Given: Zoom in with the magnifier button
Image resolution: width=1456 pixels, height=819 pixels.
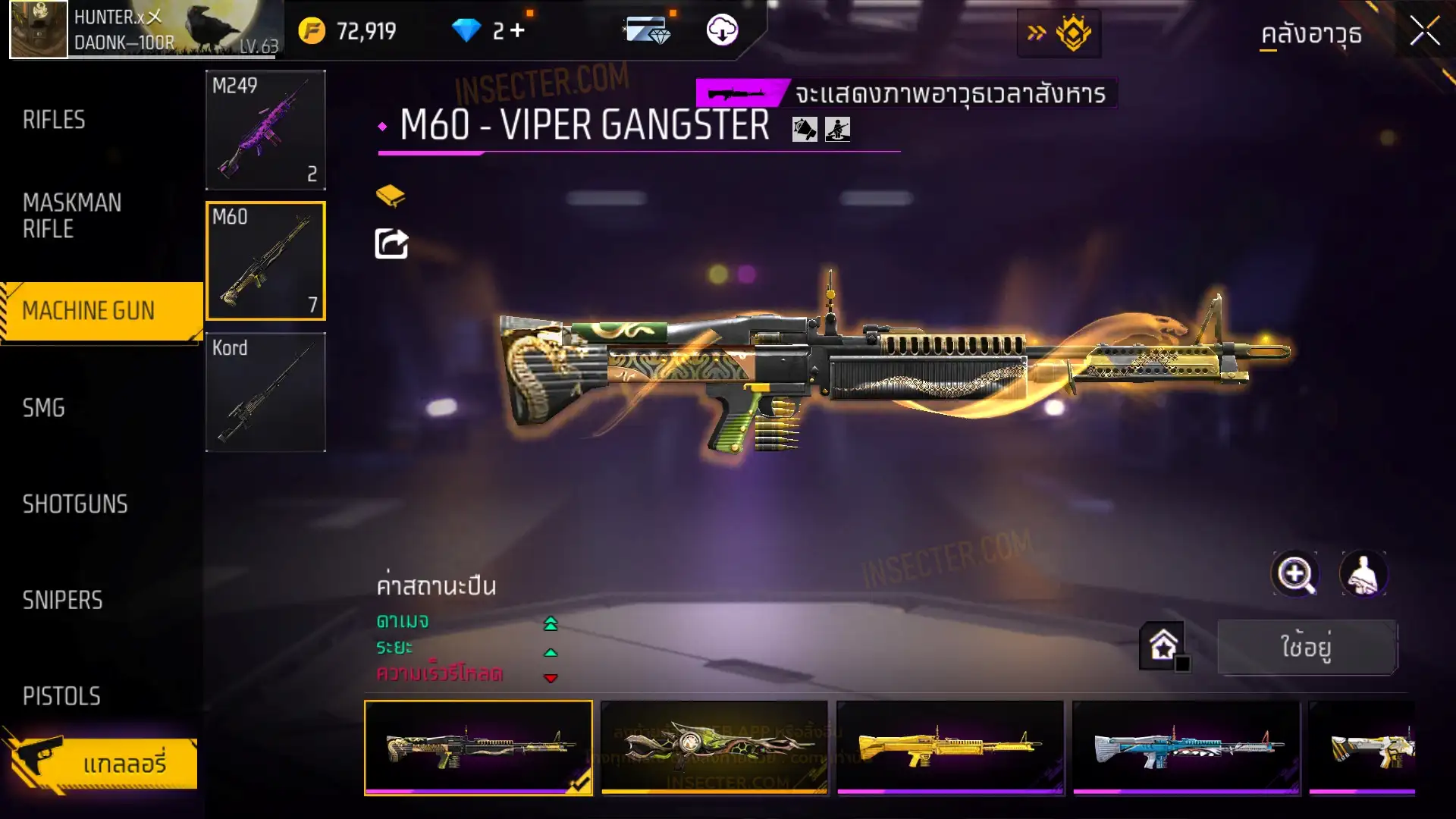Looking at the screenshot, I should 1294,574.
